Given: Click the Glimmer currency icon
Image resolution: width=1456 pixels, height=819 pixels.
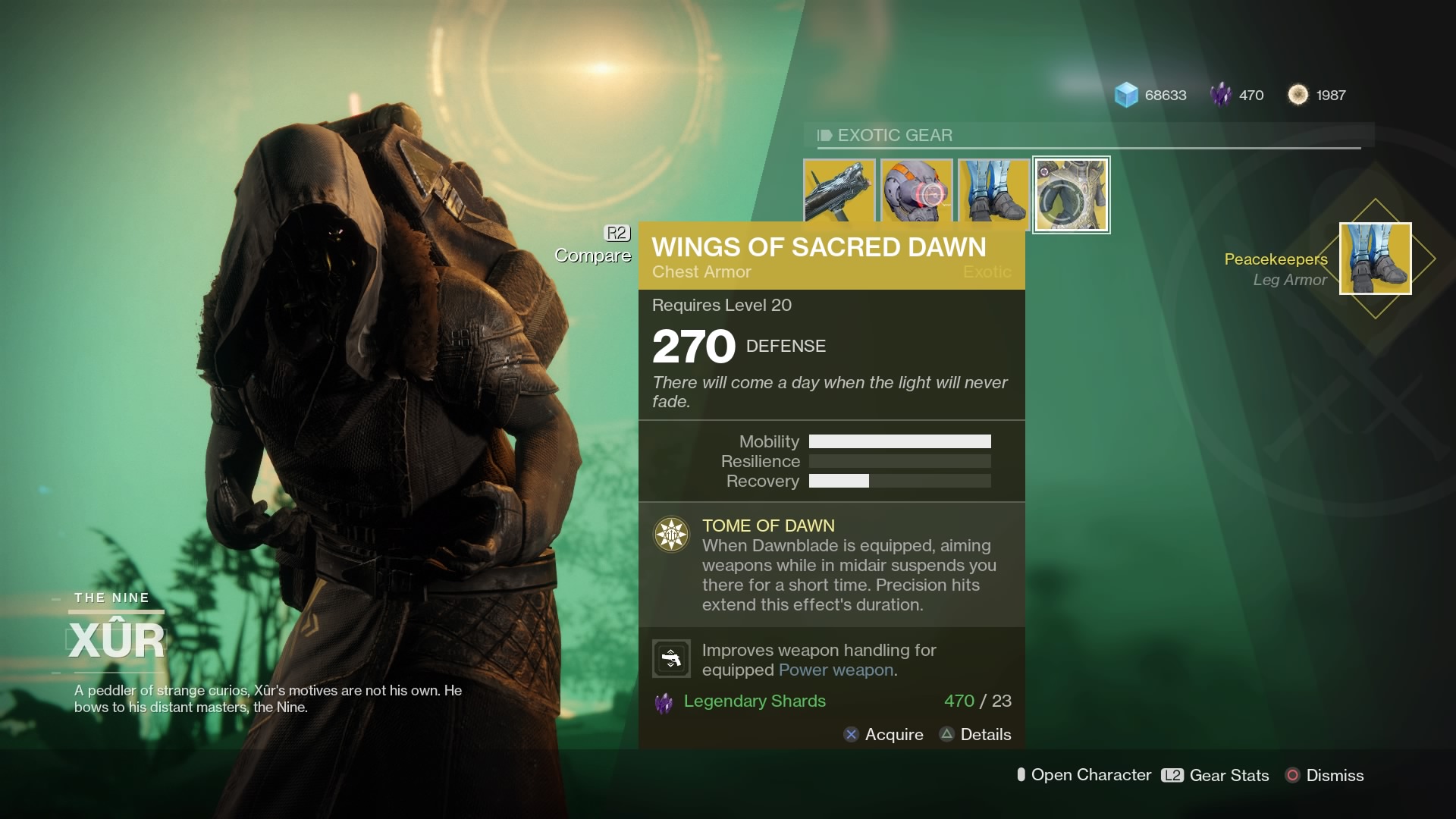Looking at the screenshot, I should click(1127, 95).
